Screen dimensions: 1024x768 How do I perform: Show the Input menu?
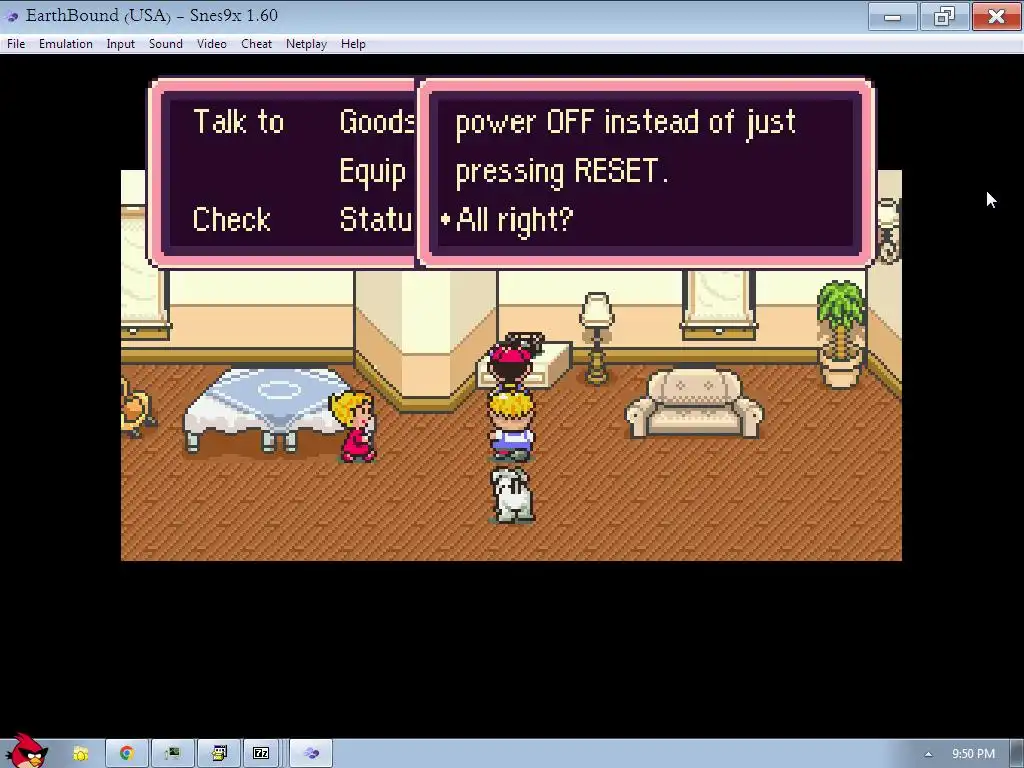(x=121, y=44)
